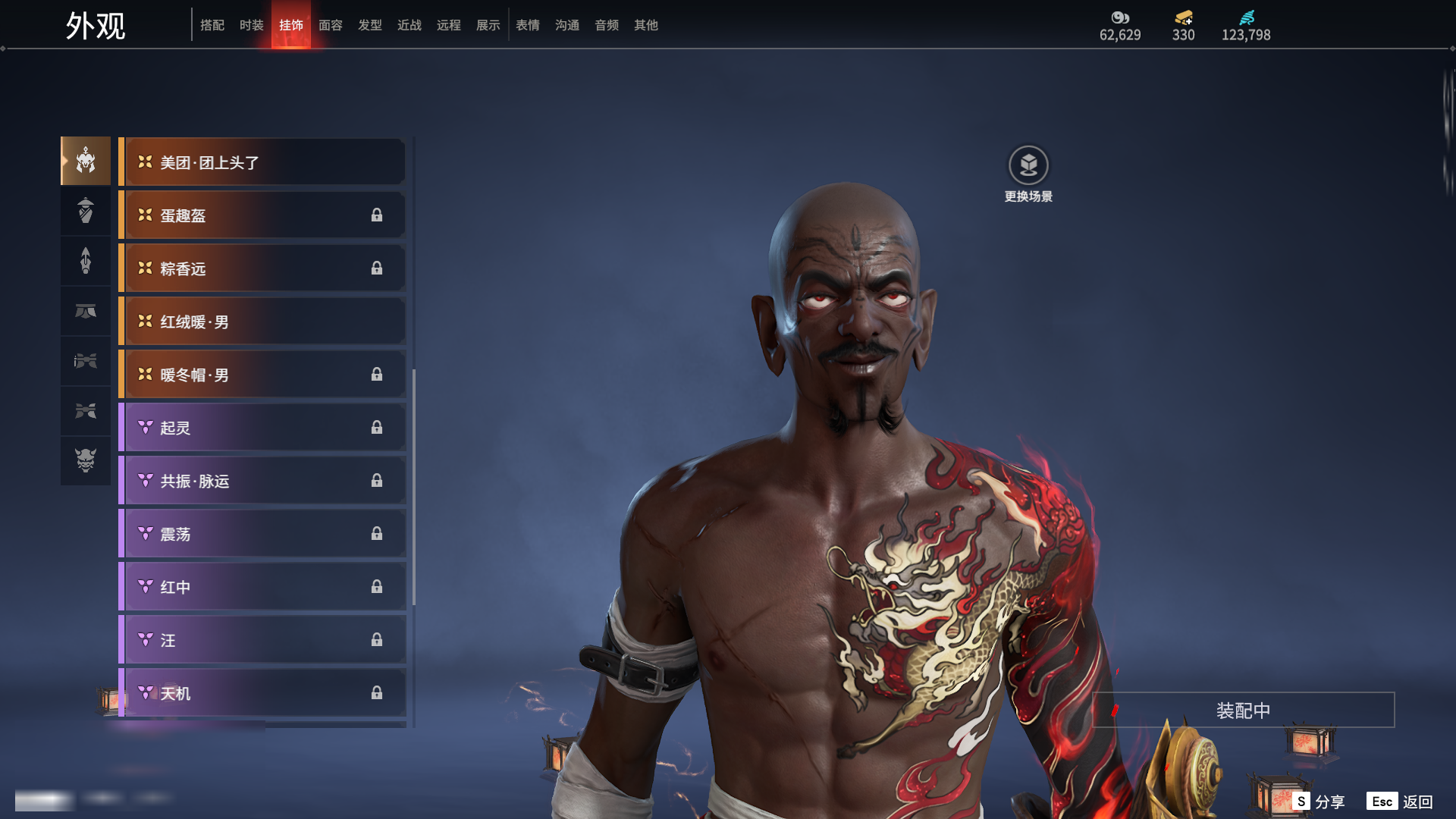Screen dimensions: 1456x819
Task: Open the 时装 outfit tab
Action: tap(252, 25)
